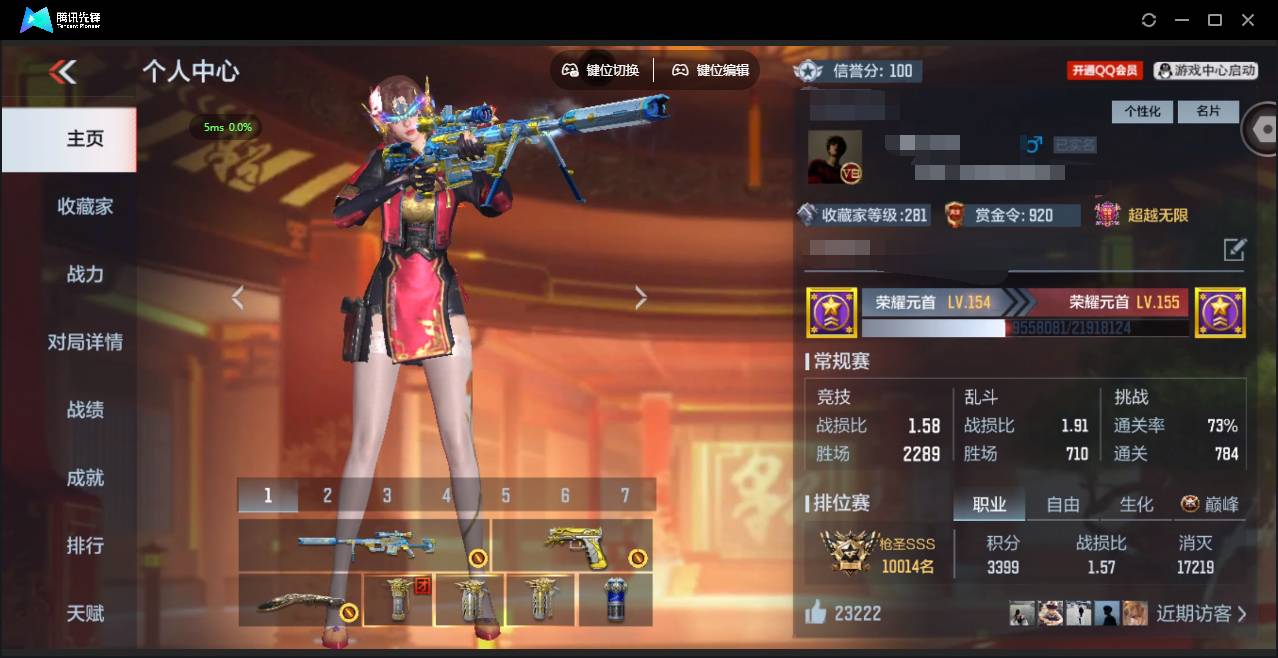Viewport: 1278px width, 658px height.
Task: Click the 名片 name card button
Action: pyautogui.click(x=1208, y=111)
